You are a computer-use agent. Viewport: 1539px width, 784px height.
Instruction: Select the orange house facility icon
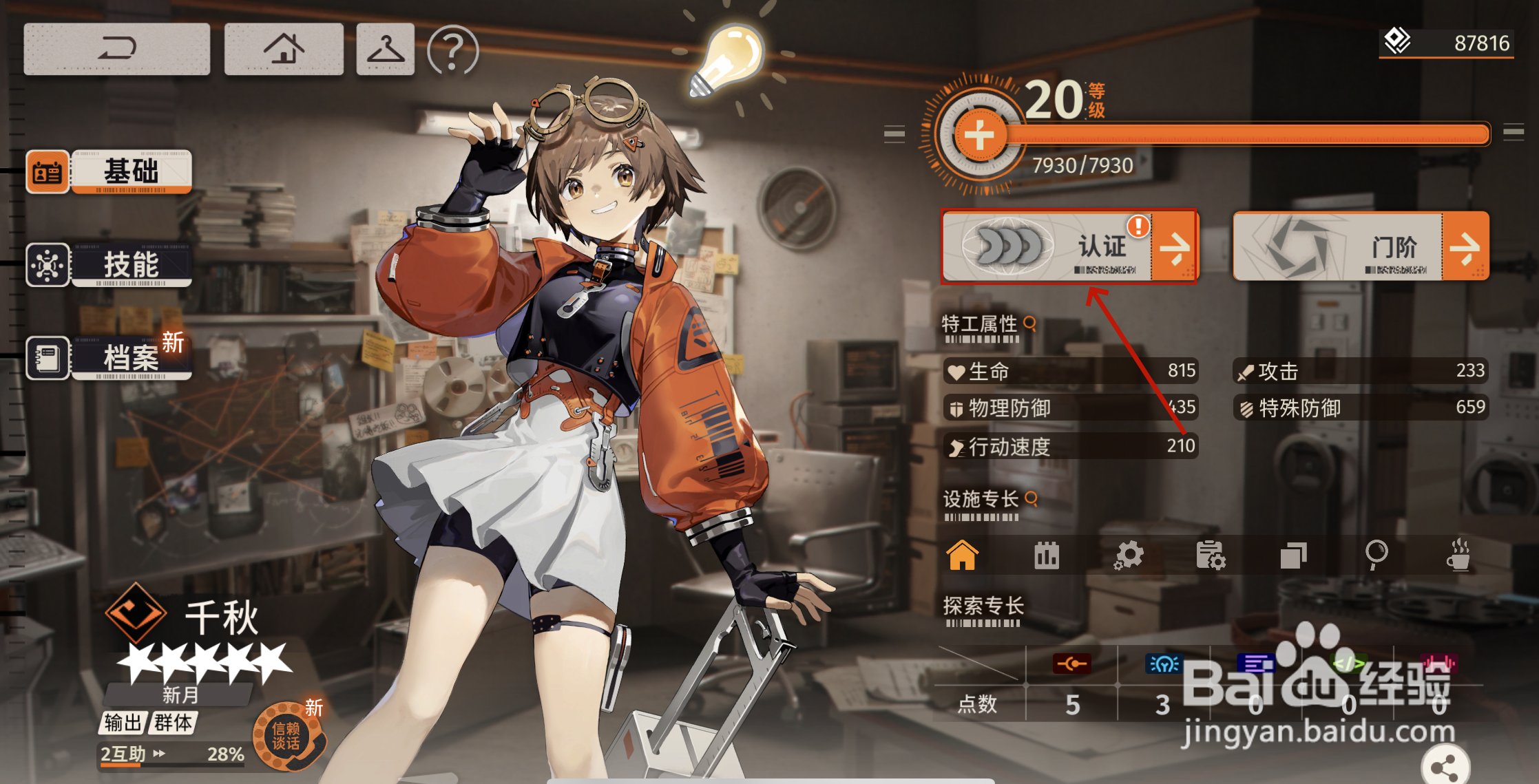pos(962,555)
